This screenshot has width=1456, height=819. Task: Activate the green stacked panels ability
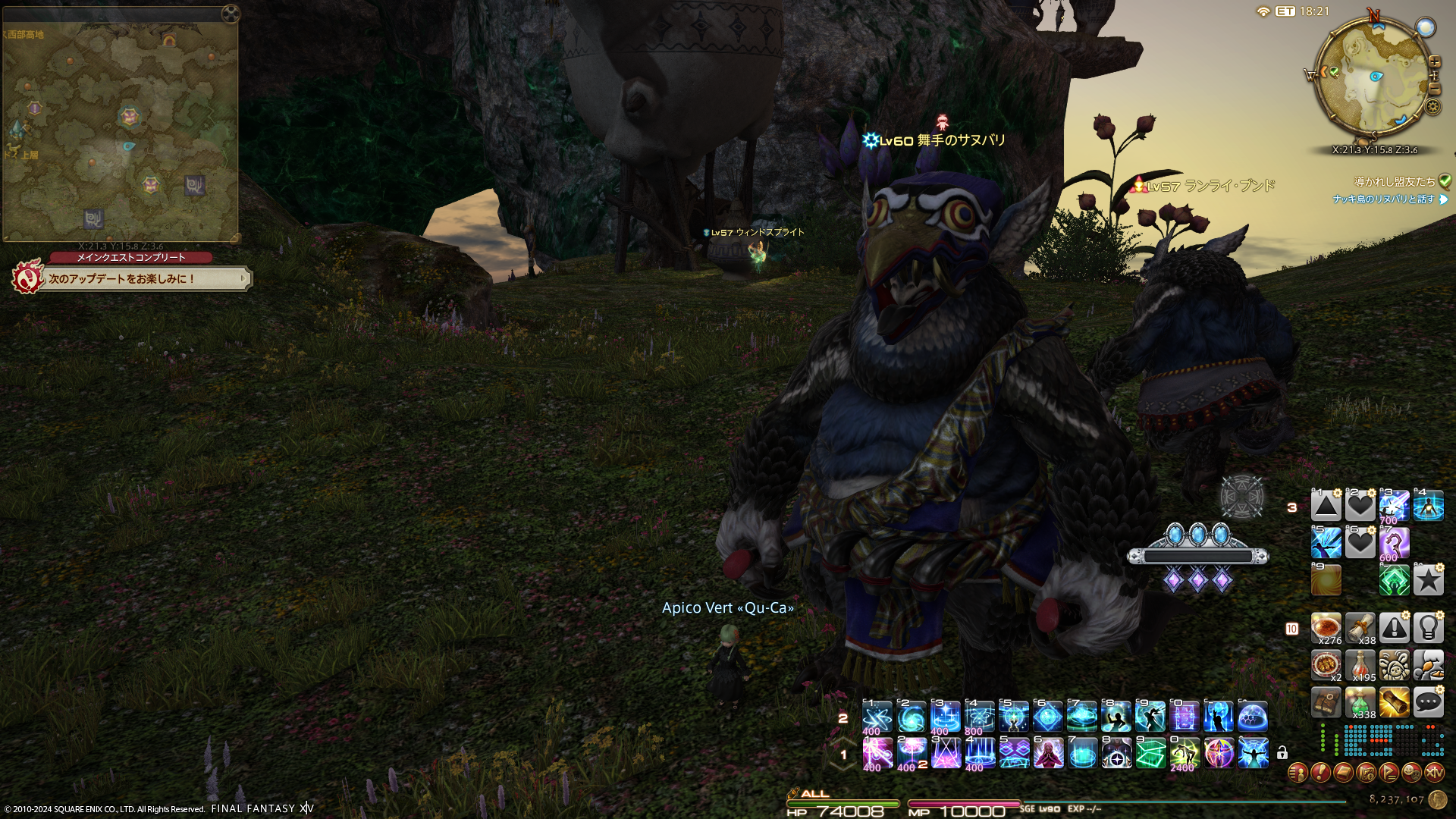pyautogui.click(x=1150, y=753)
